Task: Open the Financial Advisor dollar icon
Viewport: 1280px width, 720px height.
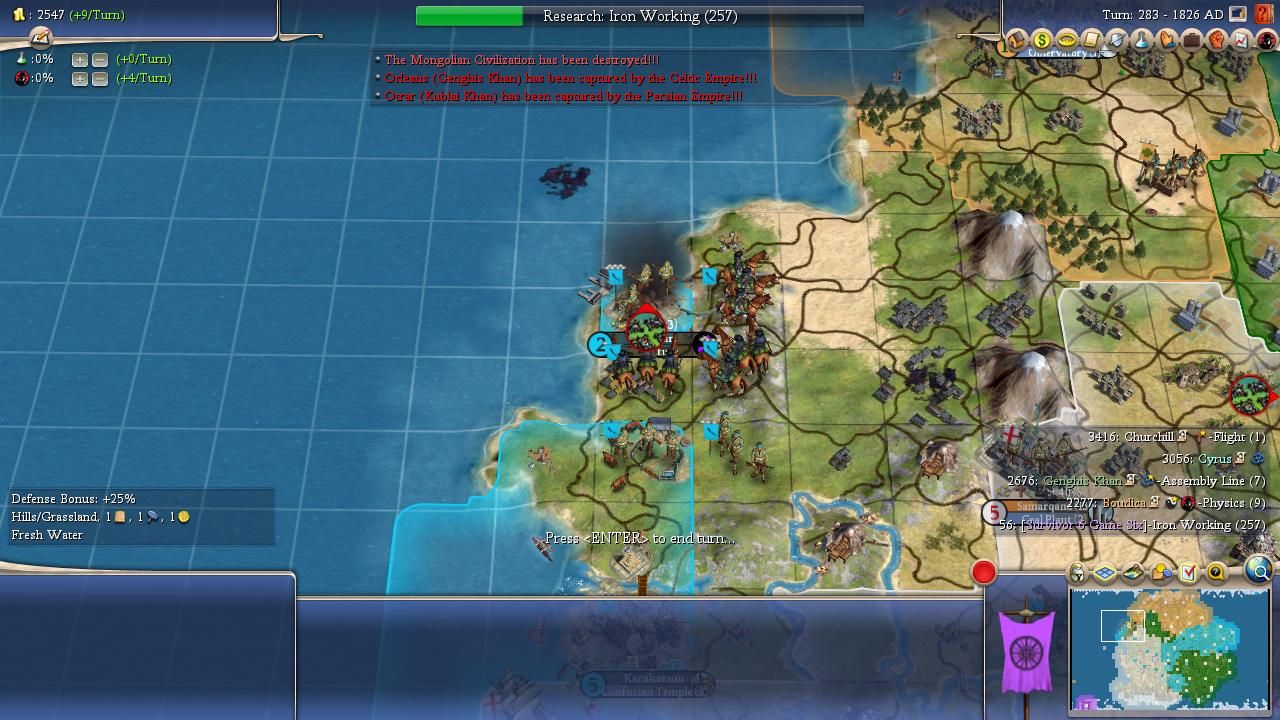Action: 1041,41
